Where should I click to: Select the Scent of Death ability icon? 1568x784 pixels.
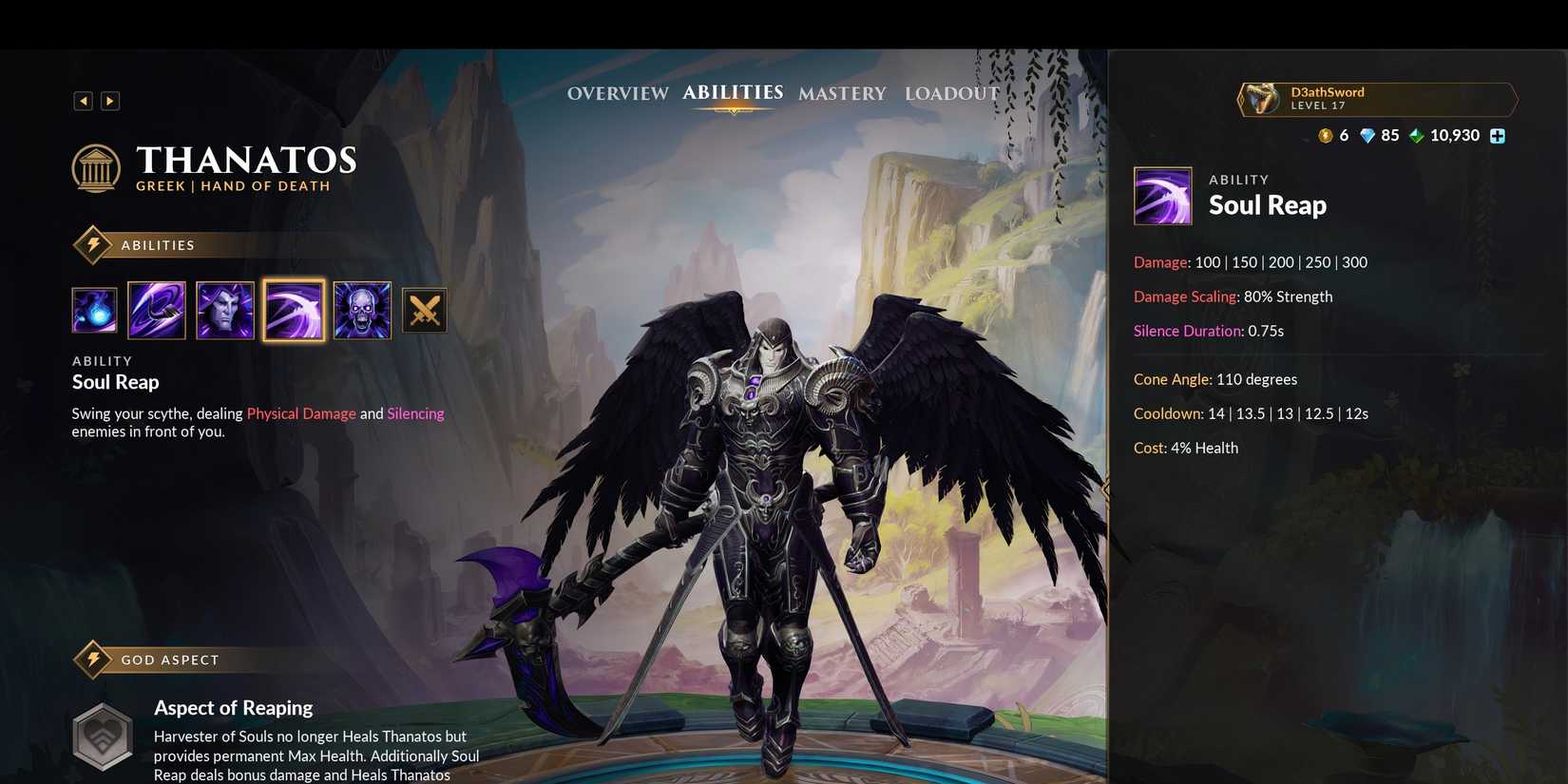[225, 310]
